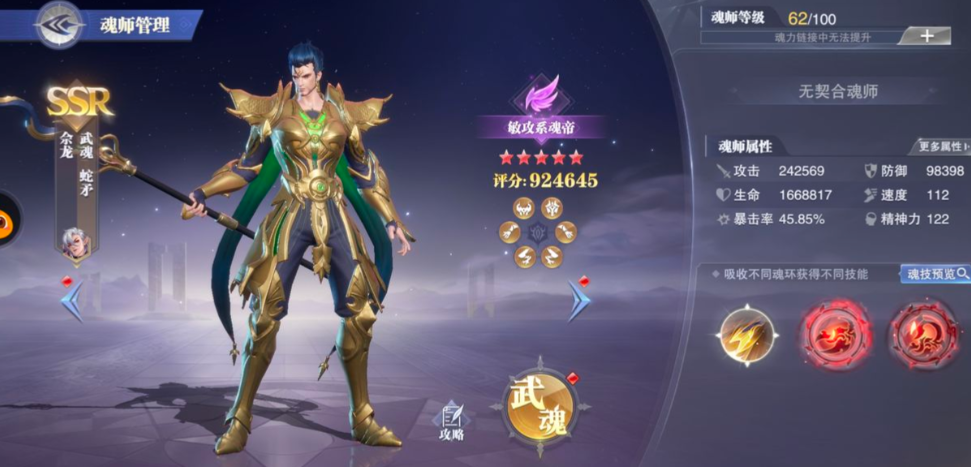Open the orange icon at the left edge
This screenshot has width=971, height=467.
pos(6,220)
